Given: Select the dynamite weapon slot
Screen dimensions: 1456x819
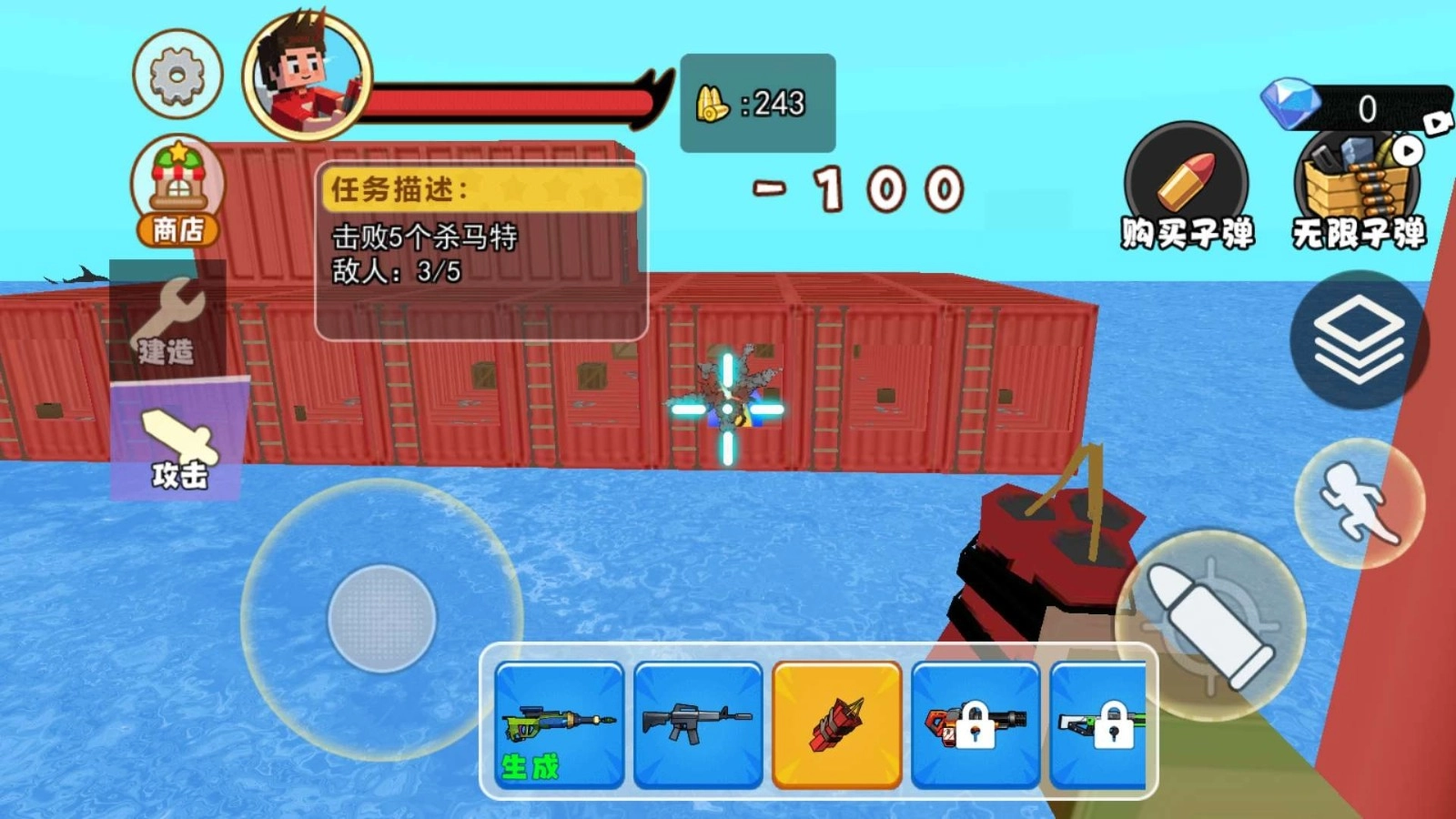Looking at the screenshot, I should pos(836,725).
